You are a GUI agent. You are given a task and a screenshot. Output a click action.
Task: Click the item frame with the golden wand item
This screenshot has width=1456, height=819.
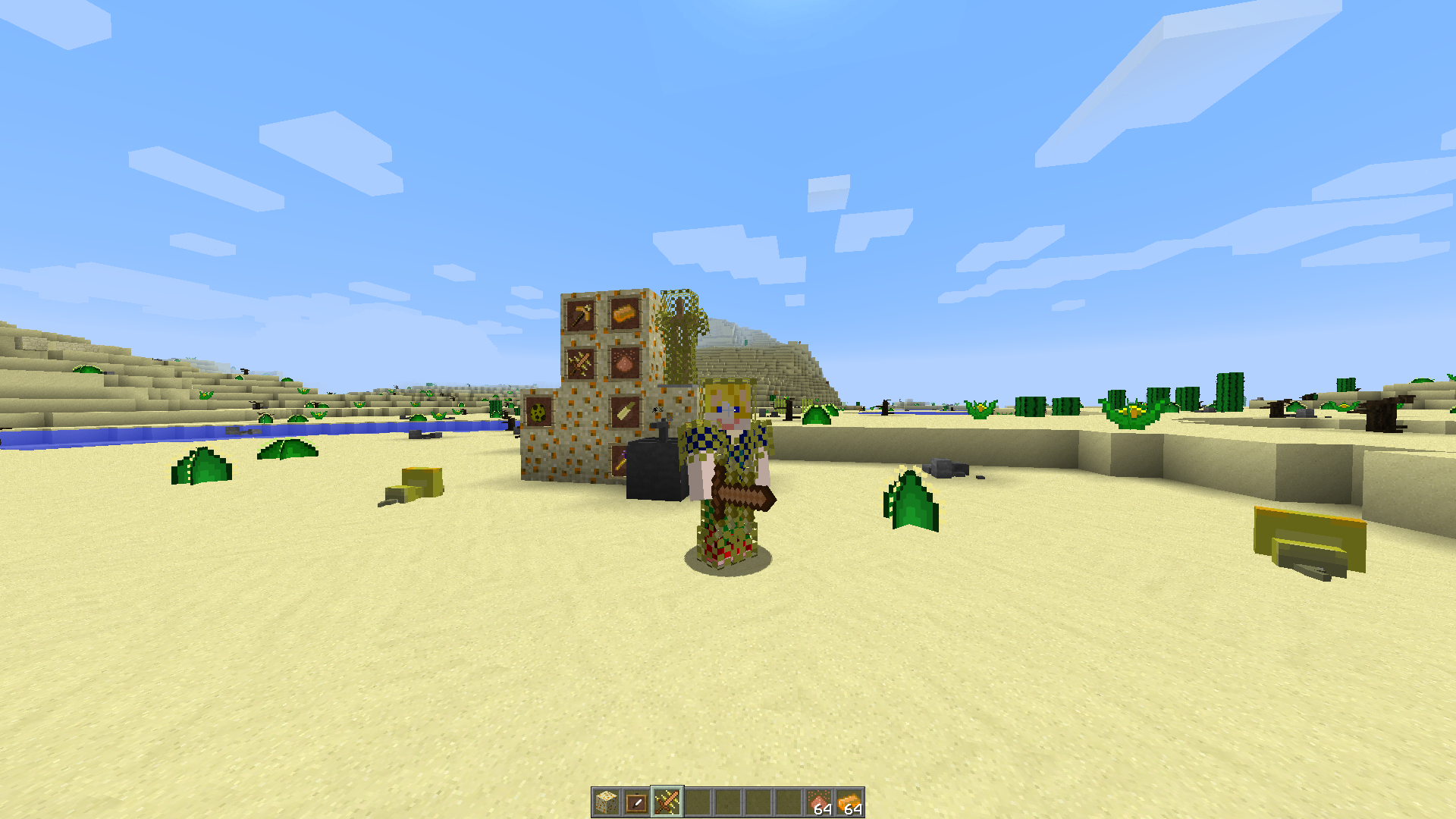(620, 461)
